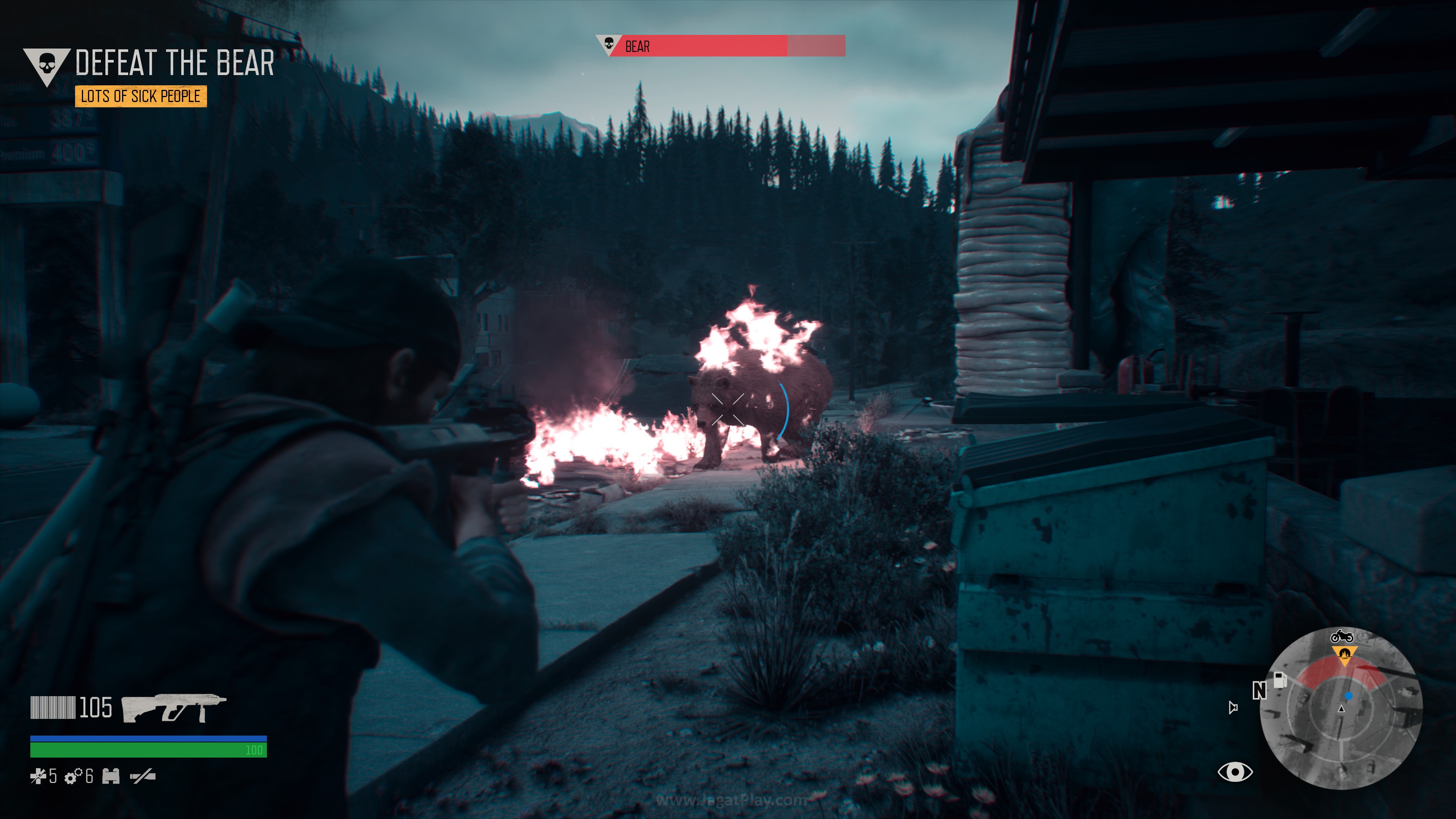Image resolution: width=1456 pixels, height=819 pixels.
Task: Click the eye visibility indicator icon
Action: pyautogui.click(x=1235, y=772)
